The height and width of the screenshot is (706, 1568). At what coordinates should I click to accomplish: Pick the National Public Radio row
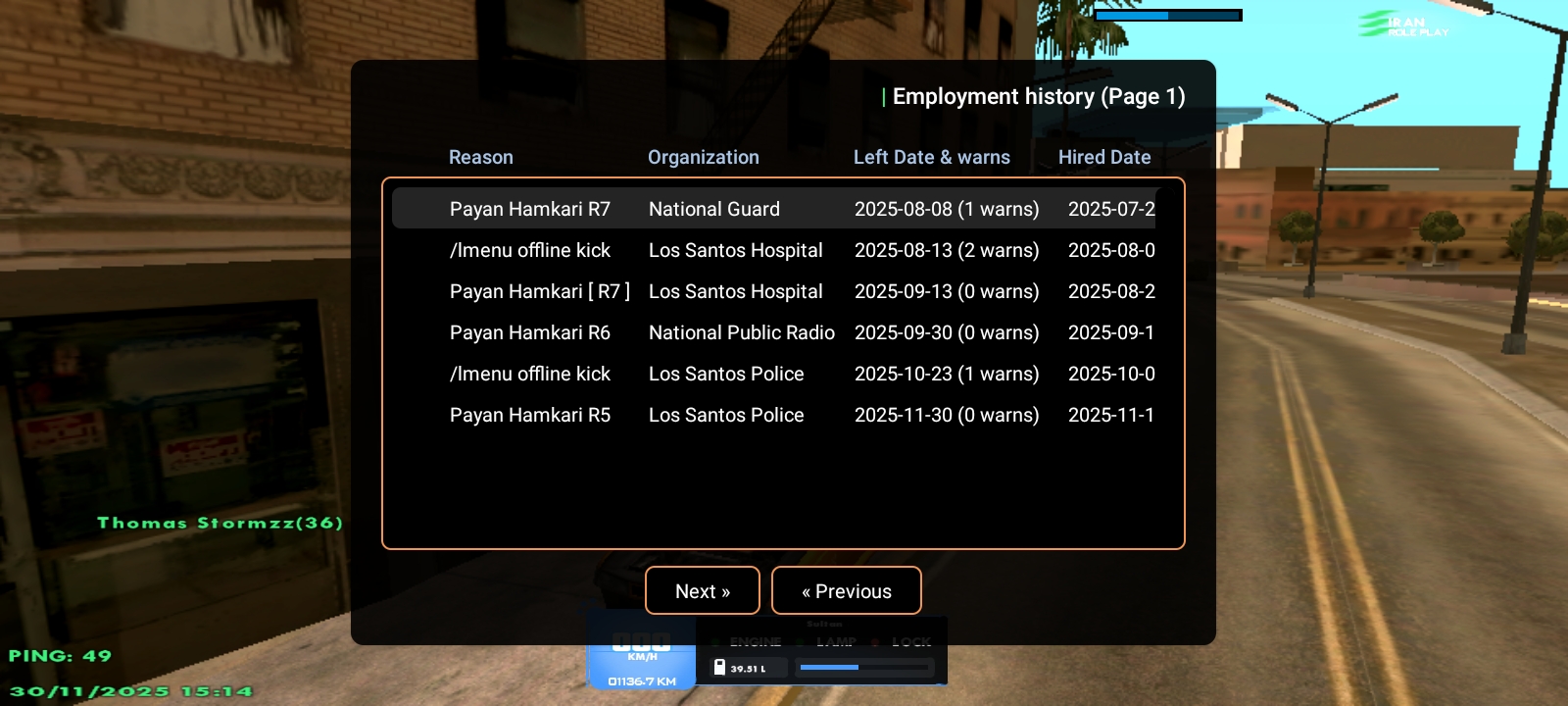pos(774,332)
